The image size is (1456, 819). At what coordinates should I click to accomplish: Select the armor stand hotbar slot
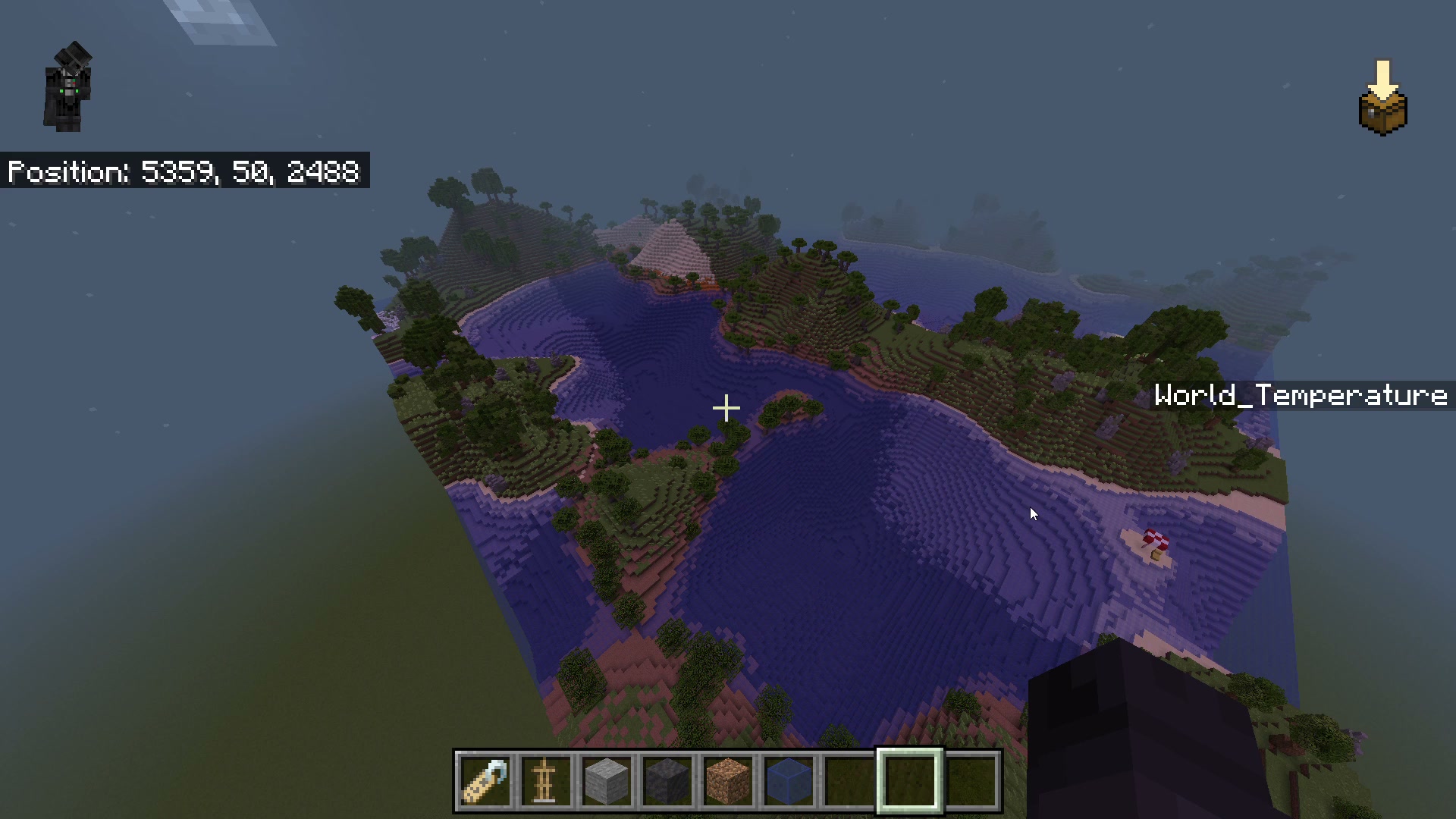coord(546,781)
